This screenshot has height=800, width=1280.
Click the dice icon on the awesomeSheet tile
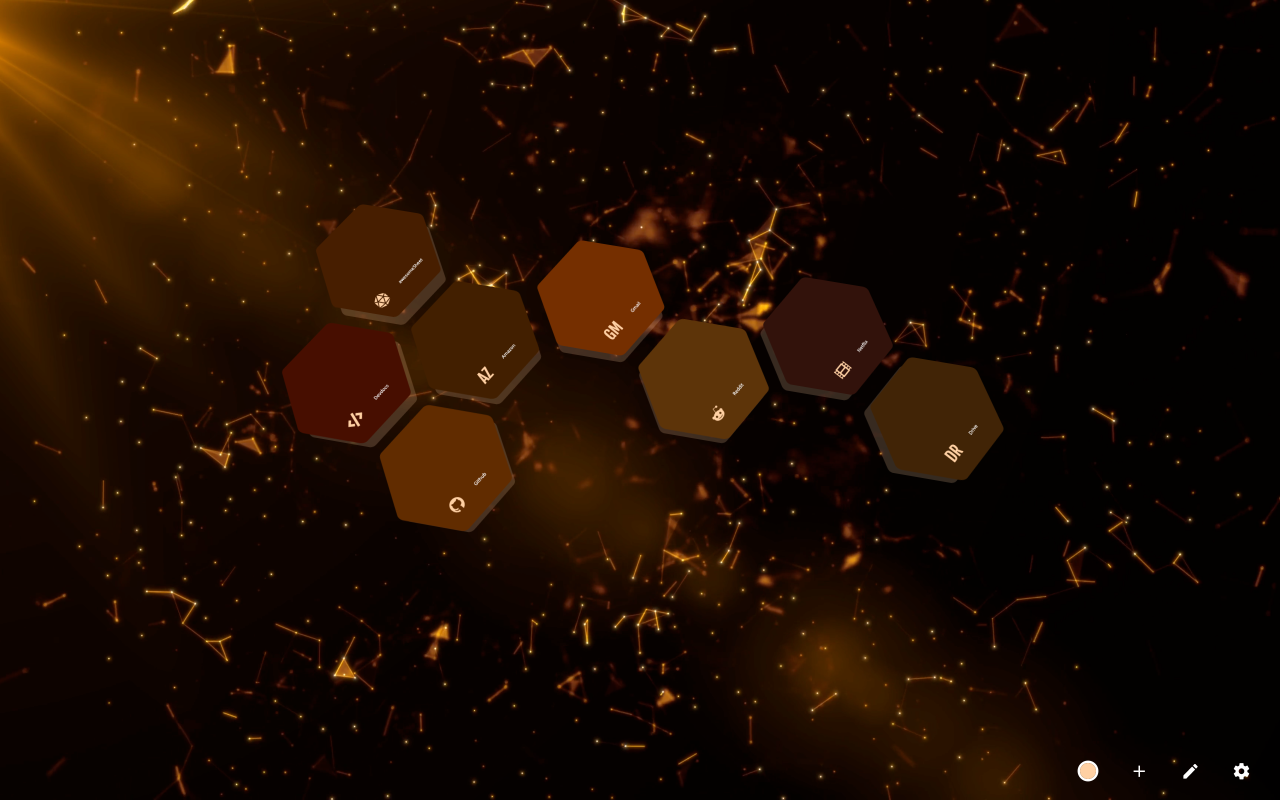point(380,300)
